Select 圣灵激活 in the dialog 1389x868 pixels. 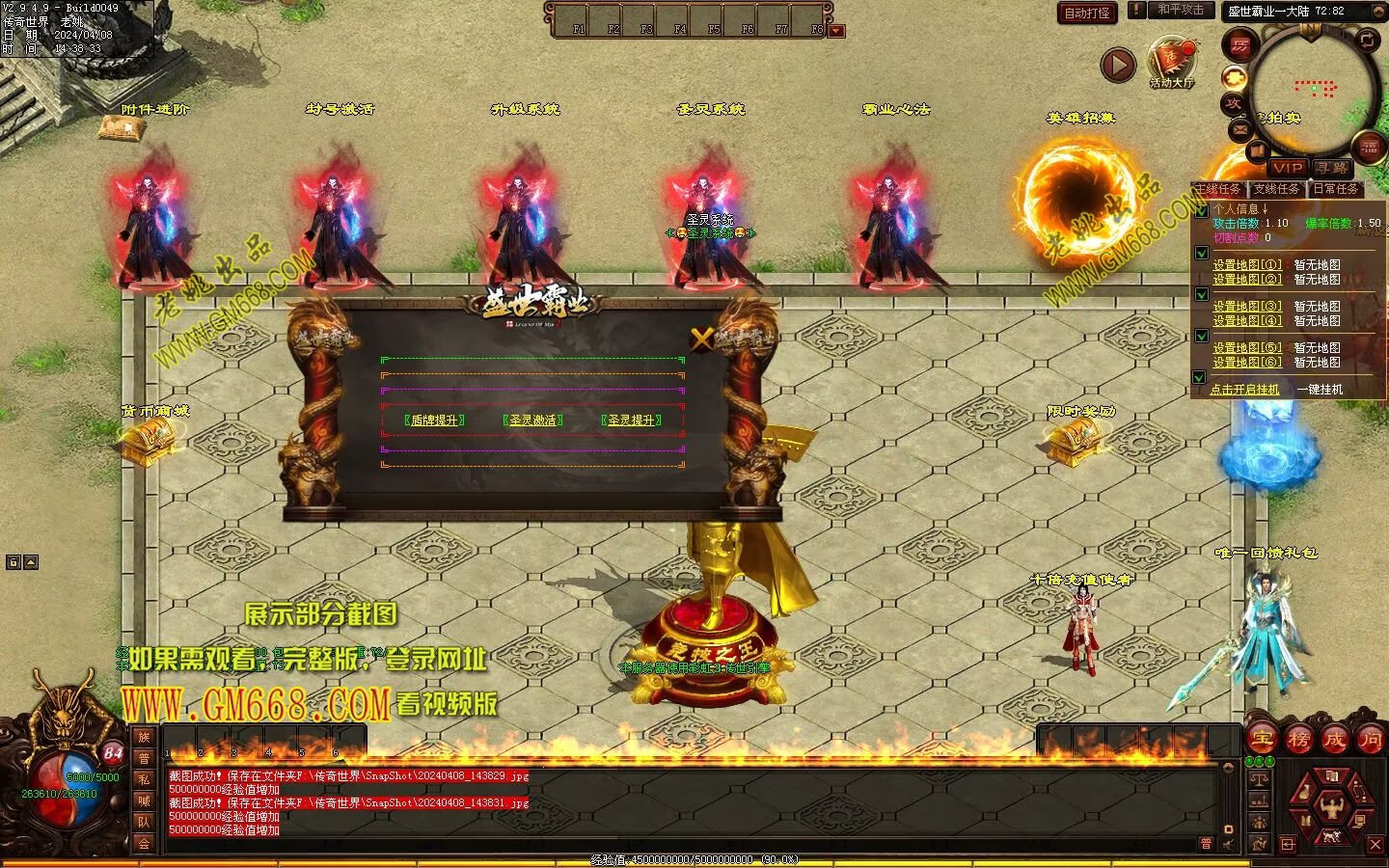click(533, 420)
